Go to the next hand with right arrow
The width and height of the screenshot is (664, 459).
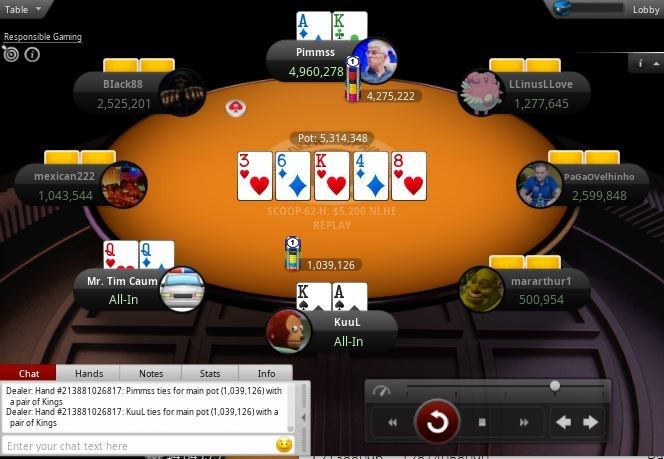point(591,422)
